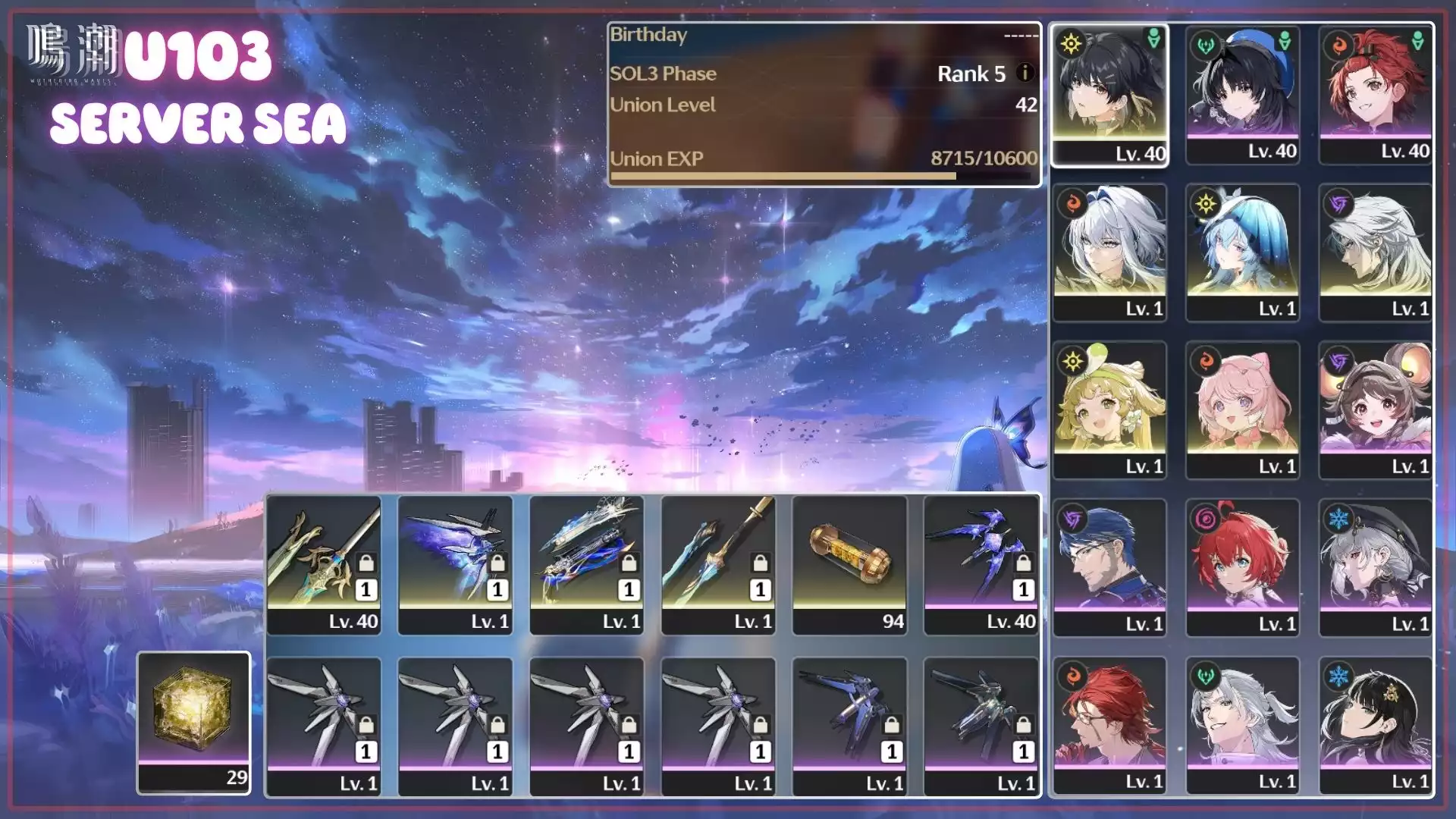Click the glowing gold cube item showing 29

tap(193, 722)
